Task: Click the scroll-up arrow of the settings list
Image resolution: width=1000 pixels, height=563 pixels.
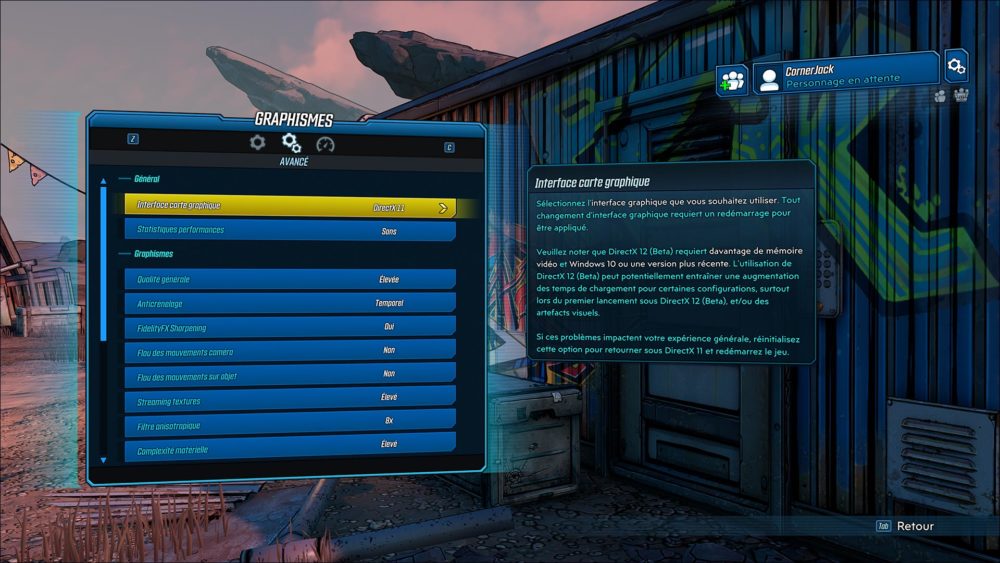Action: click(103, 181)
